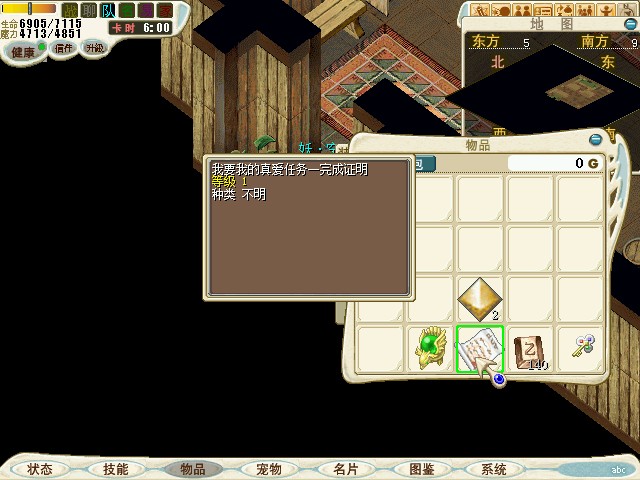Toggle the 队 team icon
Screen dimensions: 640x480
[108, 10]
